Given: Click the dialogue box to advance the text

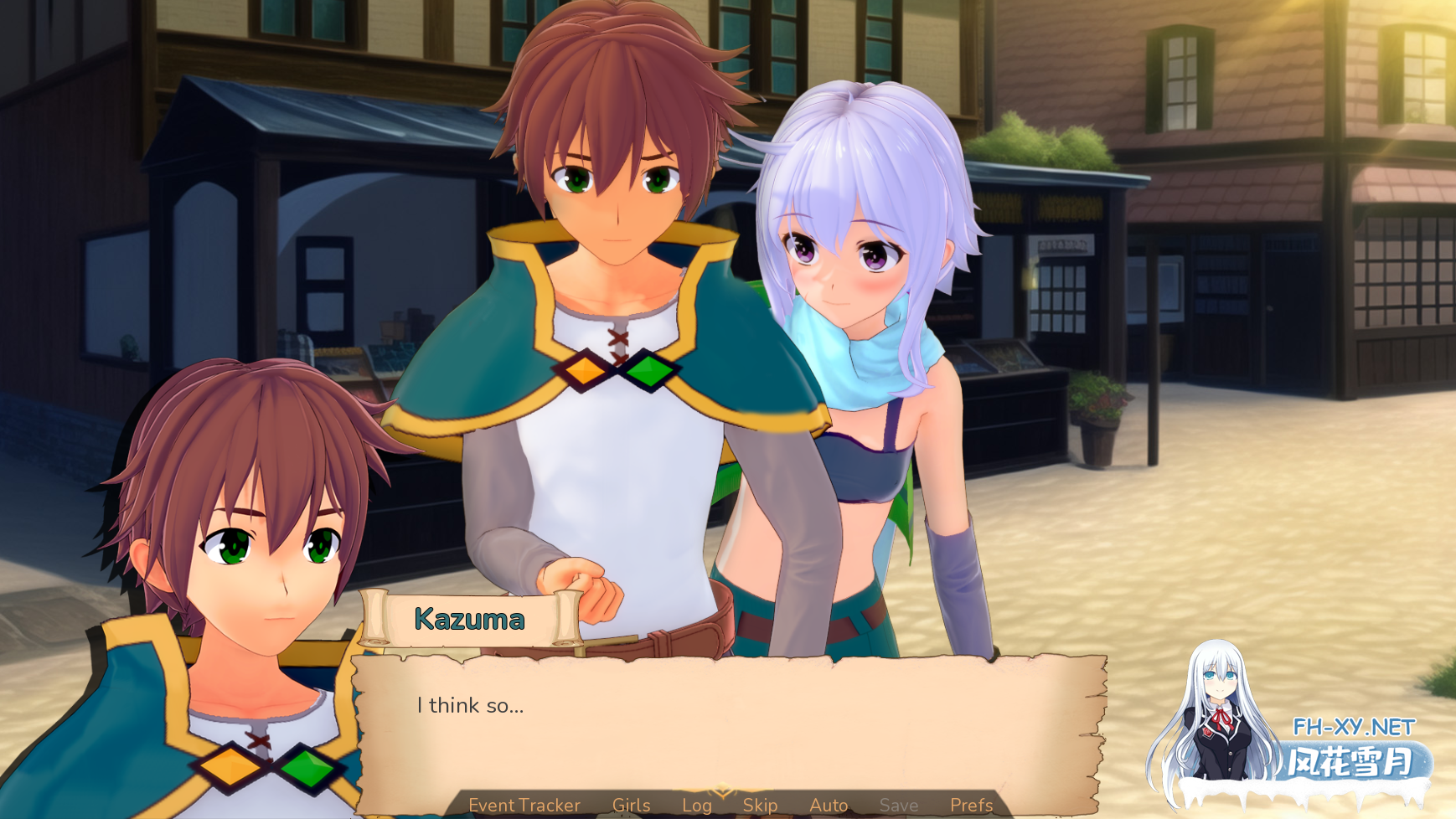Looking at the screenshot, I should coord(729,723).
